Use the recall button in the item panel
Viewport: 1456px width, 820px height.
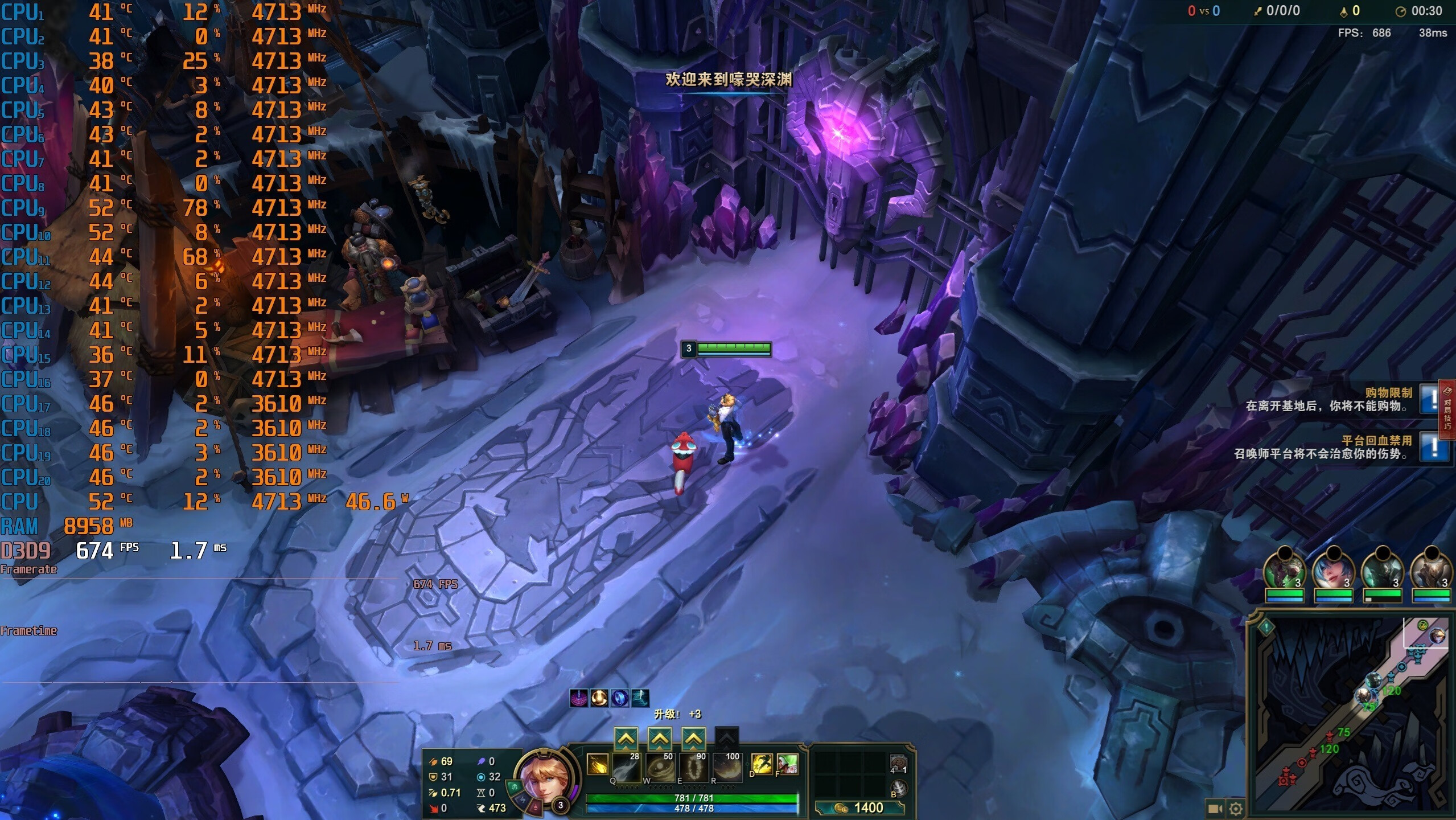tap(898, 789)
